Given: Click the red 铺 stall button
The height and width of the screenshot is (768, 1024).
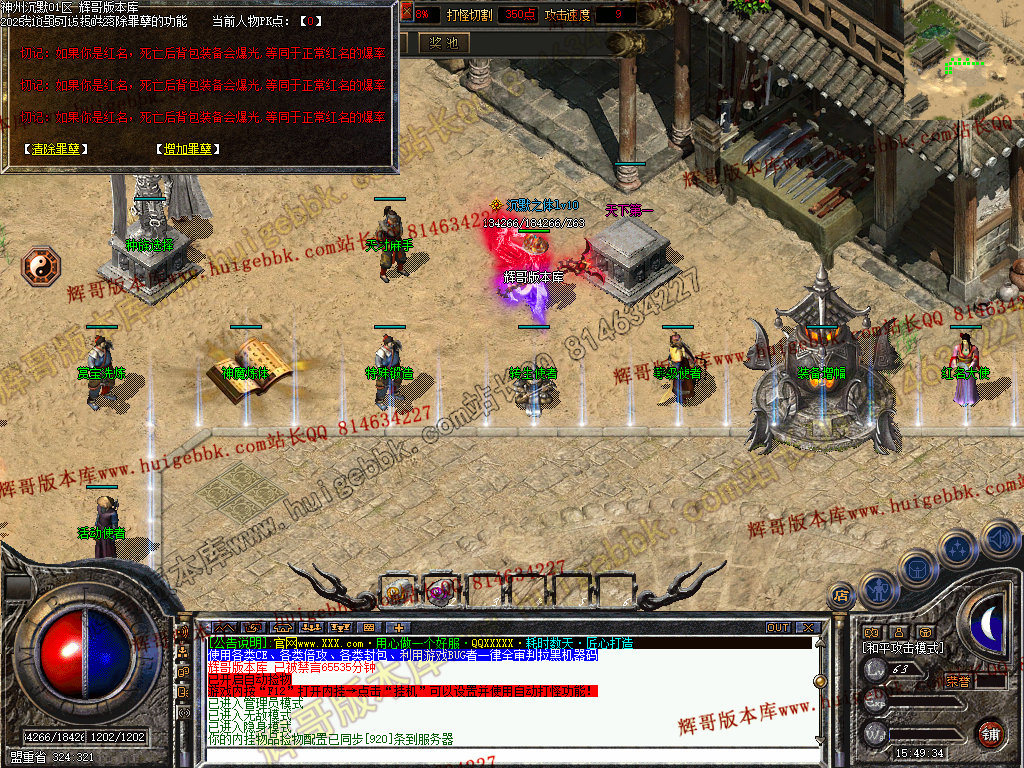Looking at the screenshot, I should pyautogui.click(x=990, y=733).
